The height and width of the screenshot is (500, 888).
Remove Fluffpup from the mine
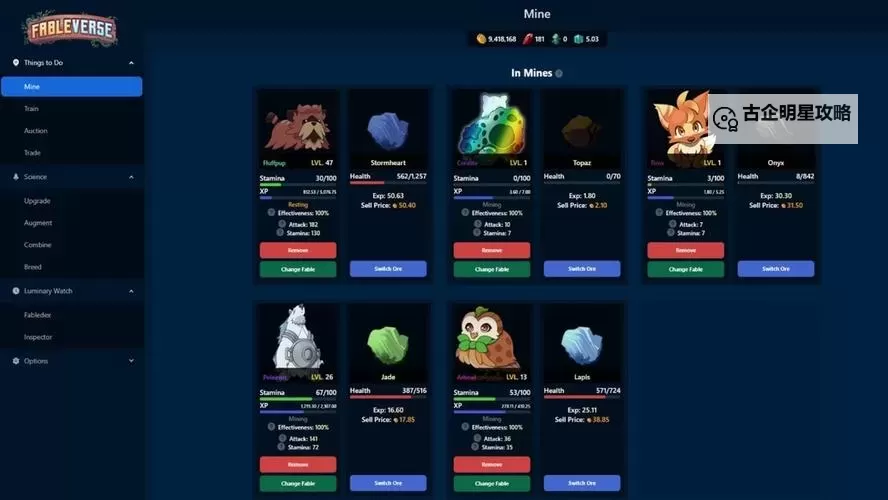[x=298, y=250]
